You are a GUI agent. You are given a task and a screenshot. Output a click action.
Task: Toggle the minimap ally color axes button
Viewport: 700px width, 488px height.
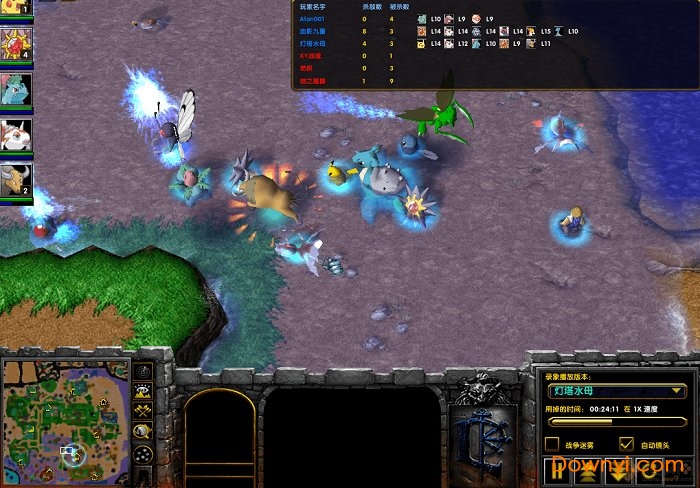pos(143,411)
